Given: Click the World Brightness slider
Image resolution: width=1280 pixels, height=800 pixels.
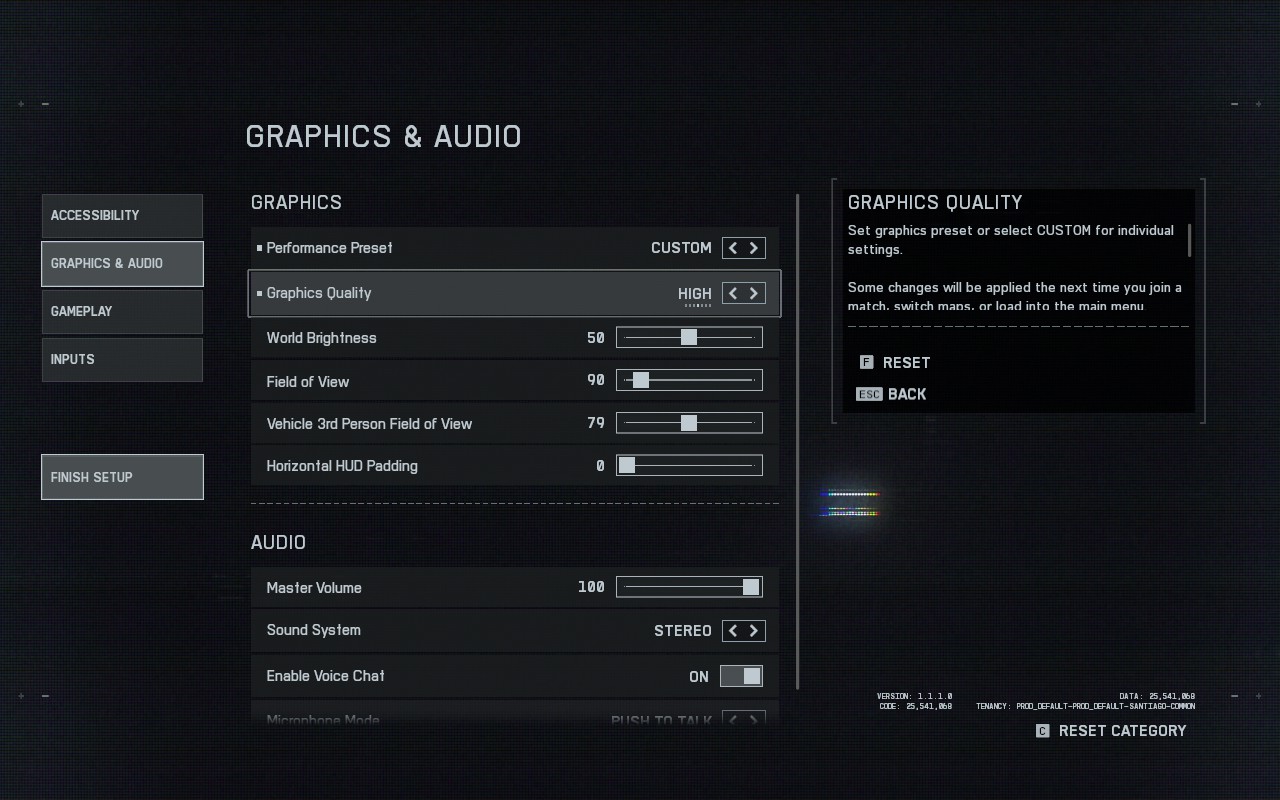Looking at the screenshot, I should point(689,338).
